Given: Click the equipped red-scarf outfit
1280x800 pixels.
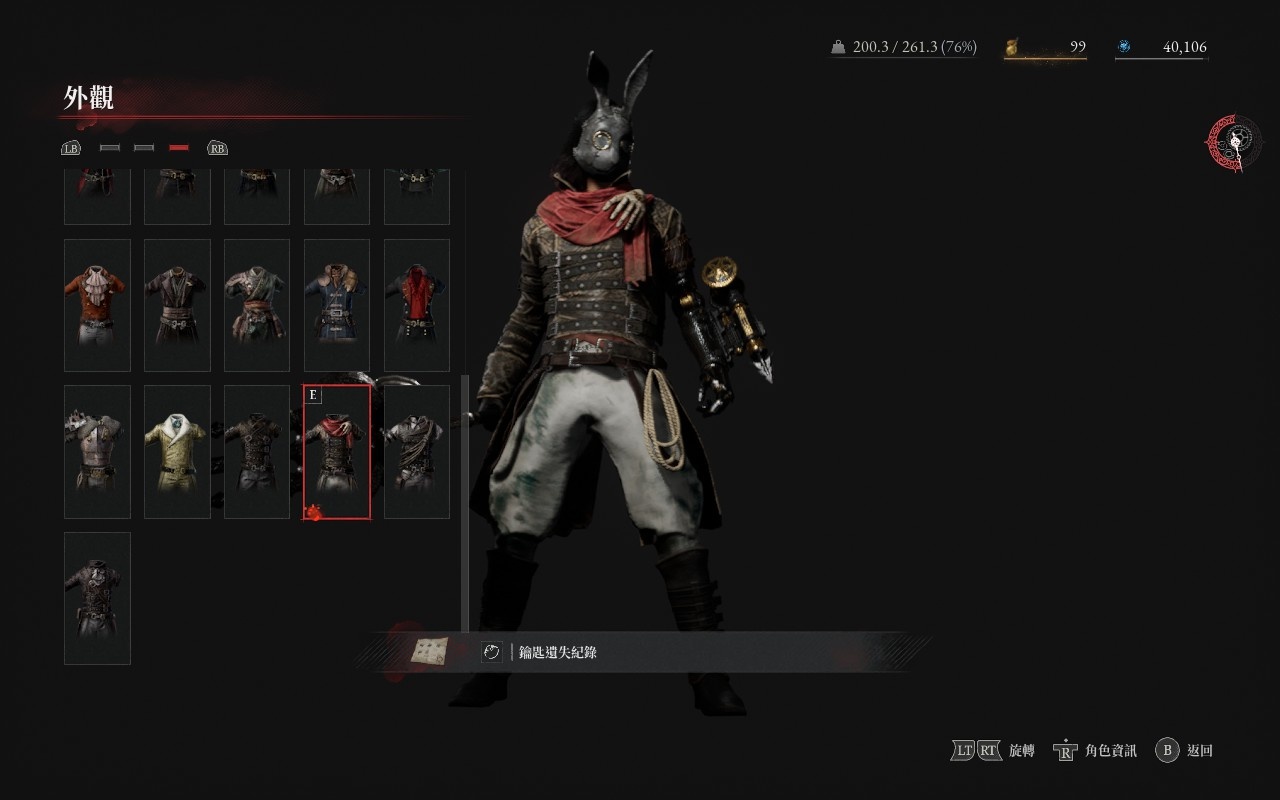Looking at the screenshot, I should click(337, 452).
